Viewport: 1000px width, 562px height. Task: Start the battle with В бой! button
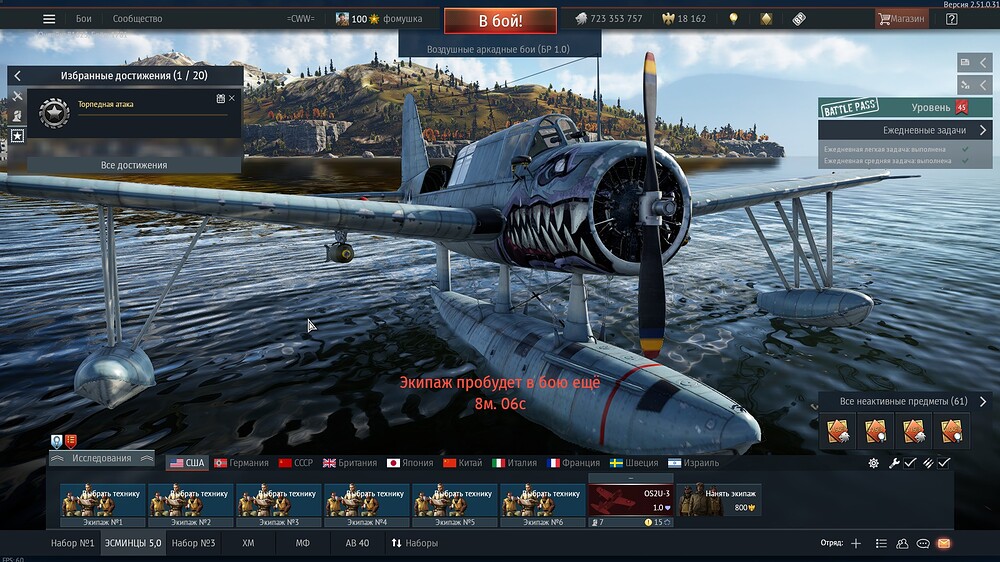500,20
